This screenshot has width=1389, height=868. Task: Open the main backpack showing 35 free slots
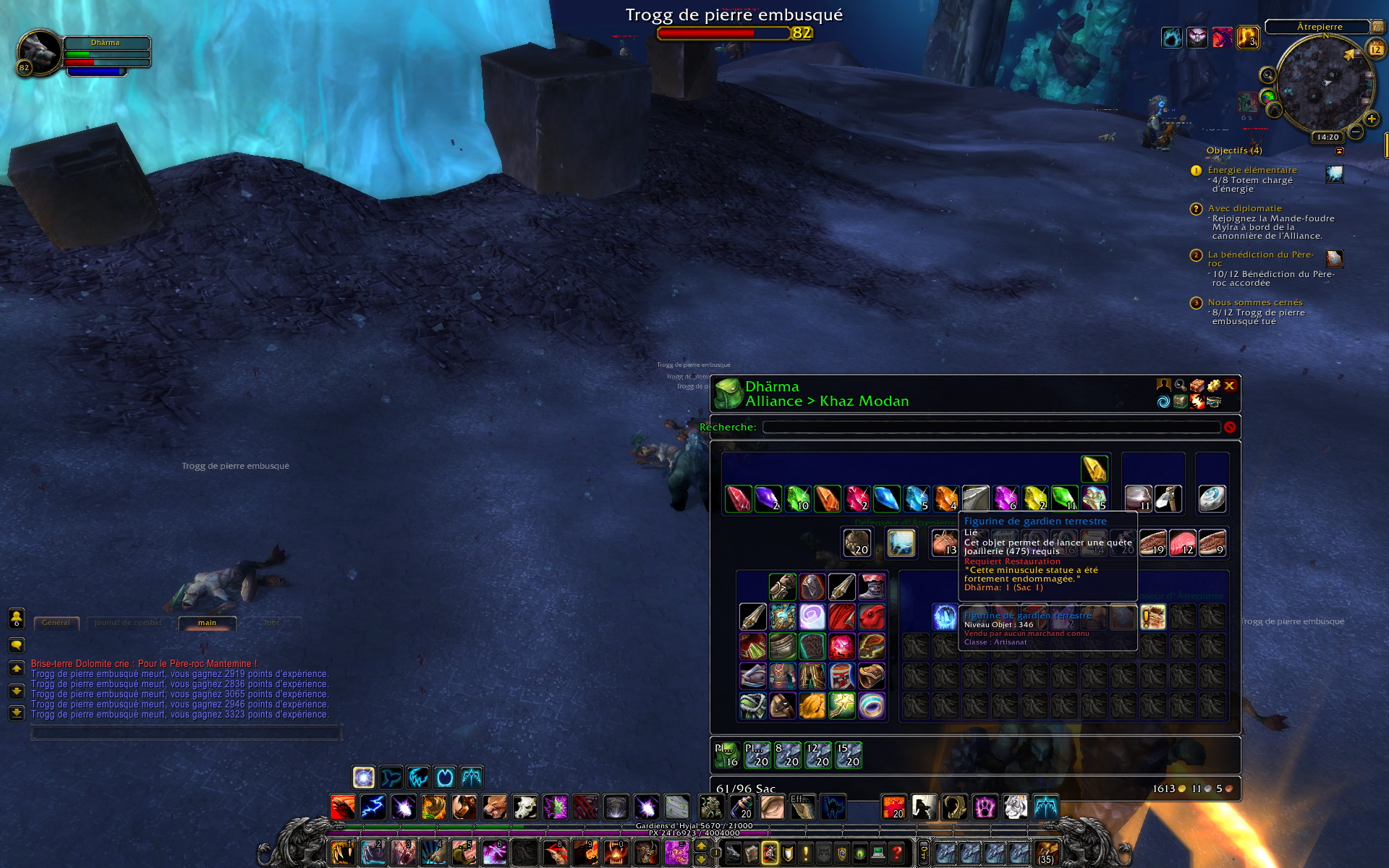(1046, 853)
